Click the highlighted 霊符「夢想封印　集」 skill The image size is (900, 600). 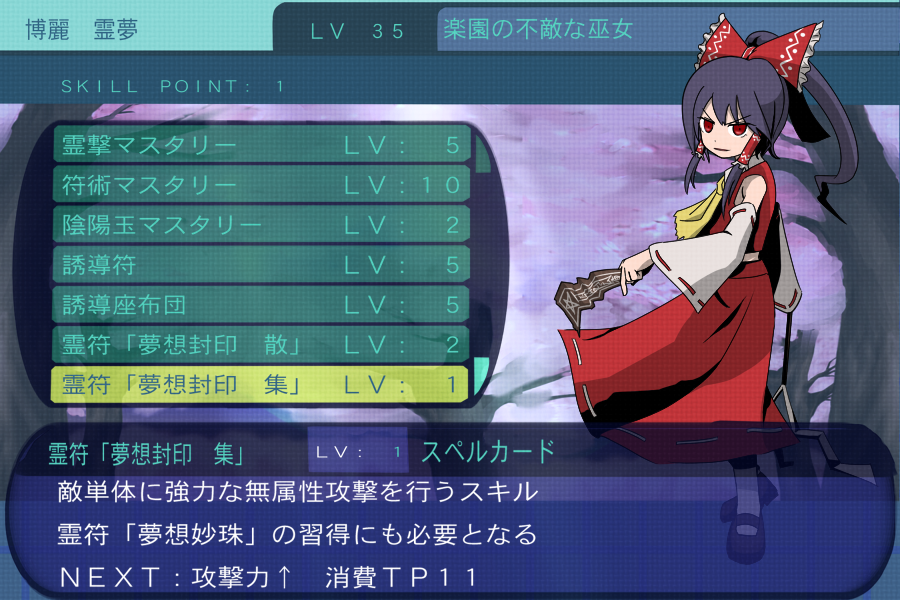coord(260,383)
